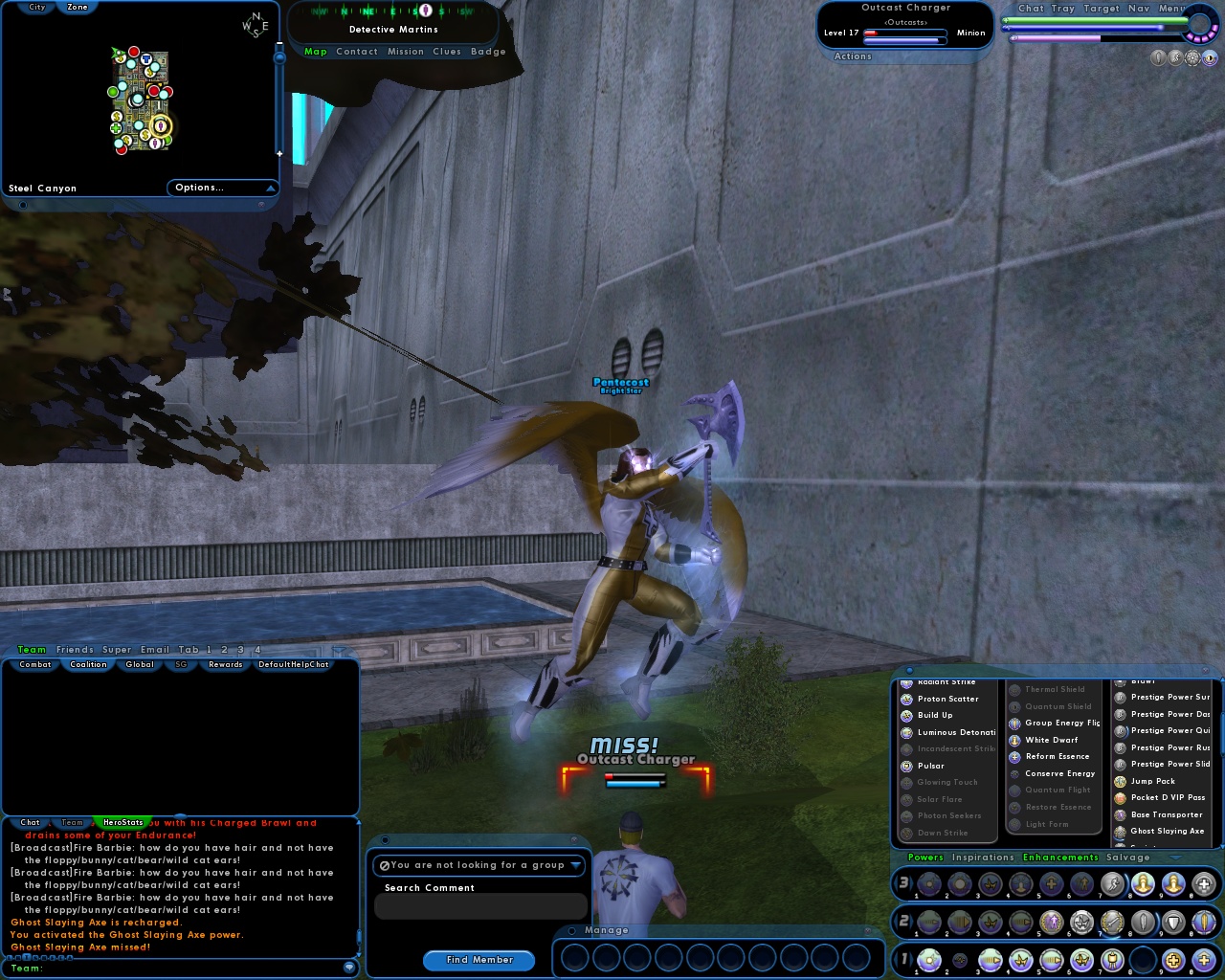Select the Build Up power icon
Viewport: 1225px width, 980px height.
coord(904,715)
